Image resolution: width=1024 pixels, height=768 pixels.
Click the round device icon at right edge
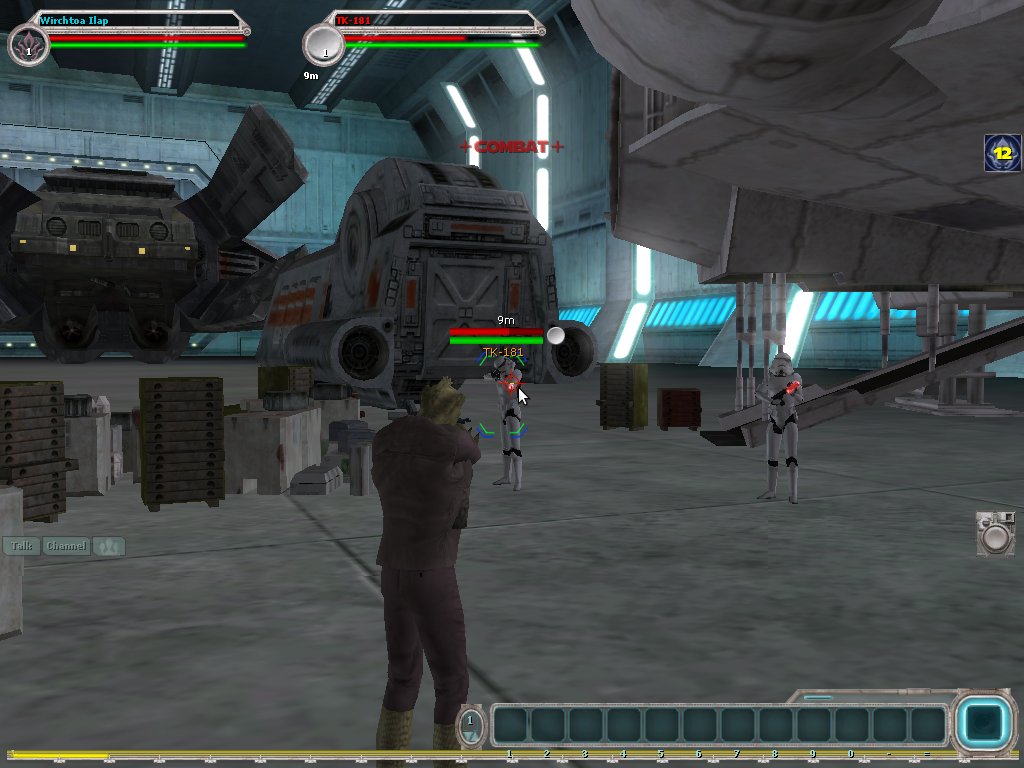pos(995,534)
